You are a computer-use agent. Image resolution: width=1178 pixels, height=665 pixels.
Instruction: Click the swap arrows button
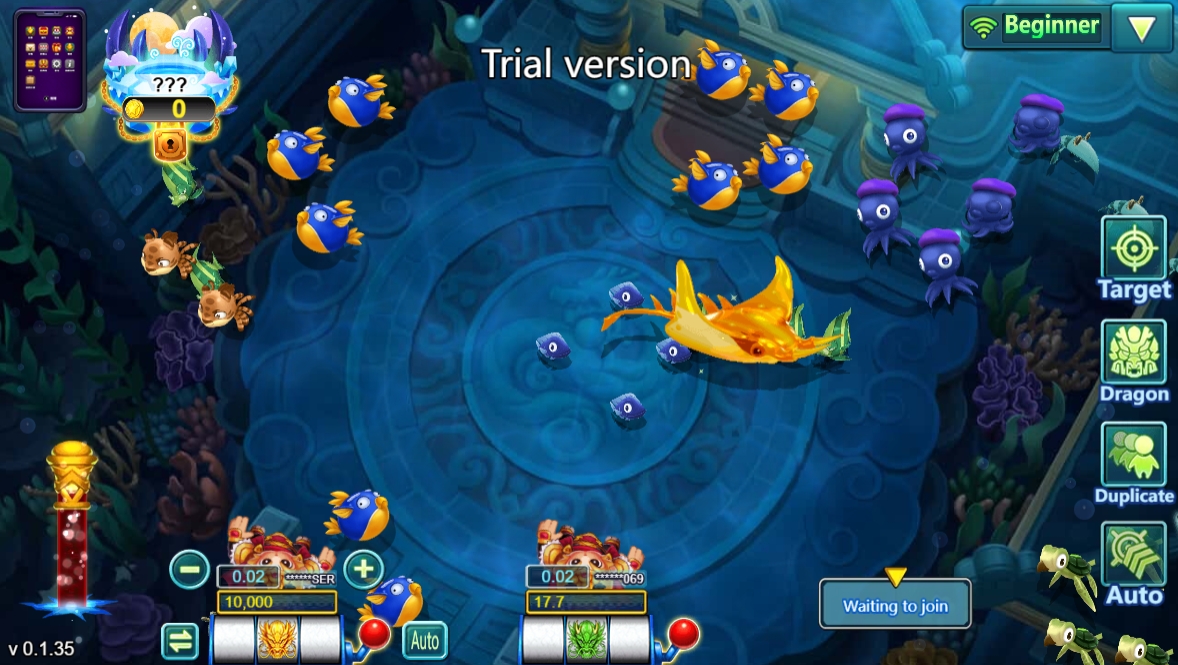tap(180, 640)
